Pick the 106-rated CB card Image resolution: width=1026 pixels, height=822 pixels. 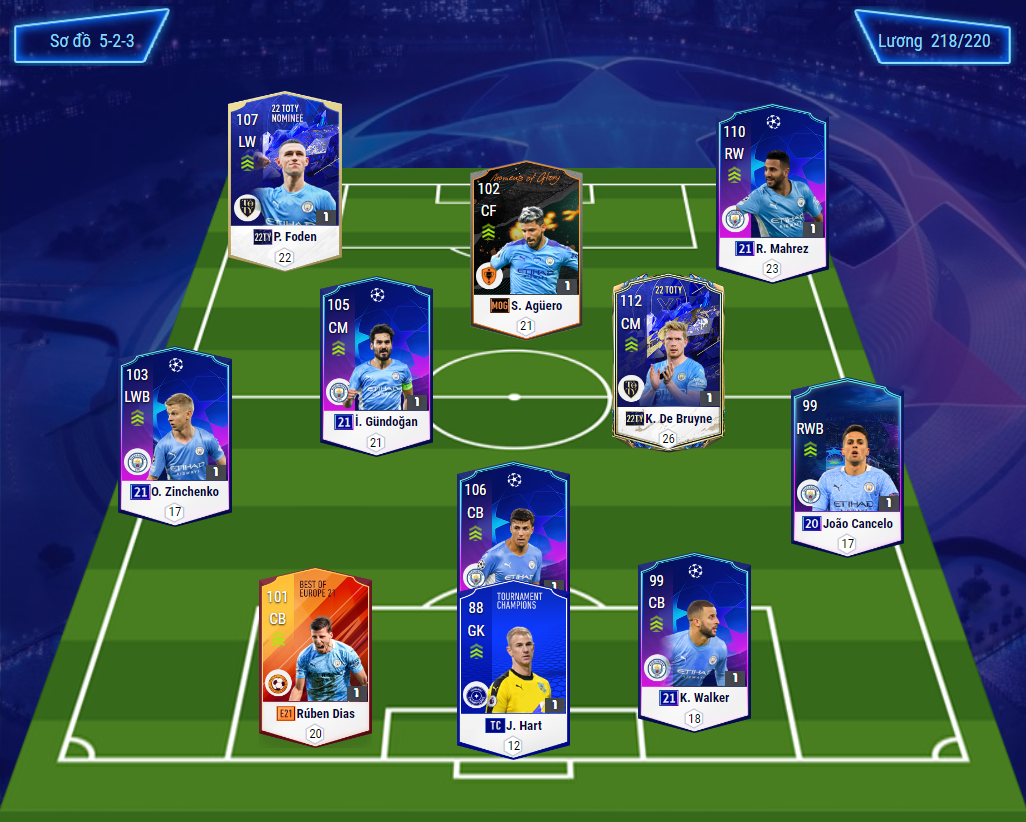pos(513,528)
